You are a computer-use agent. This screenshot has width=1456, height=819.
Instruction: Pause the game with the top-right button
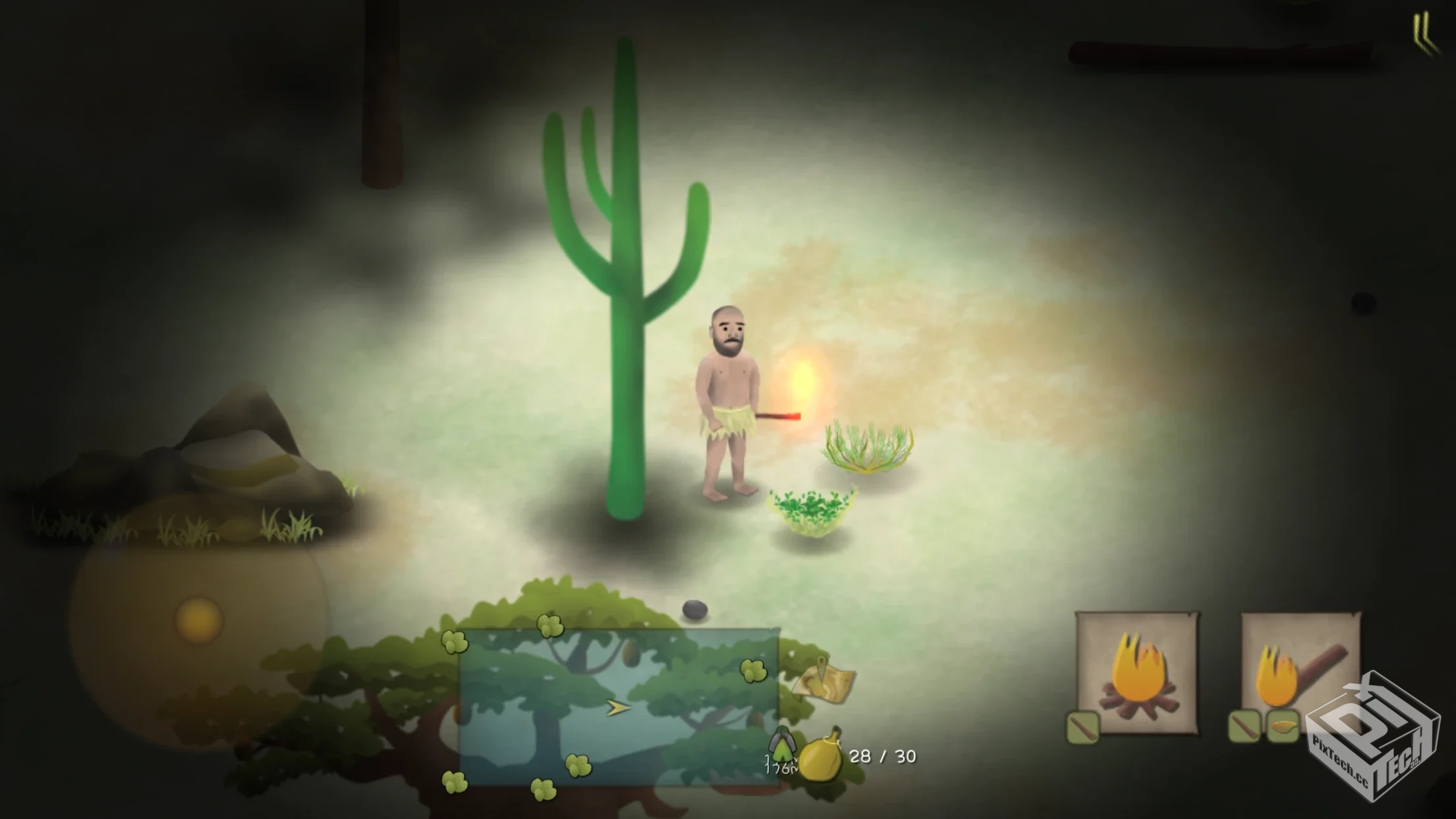coord(1424,34)
